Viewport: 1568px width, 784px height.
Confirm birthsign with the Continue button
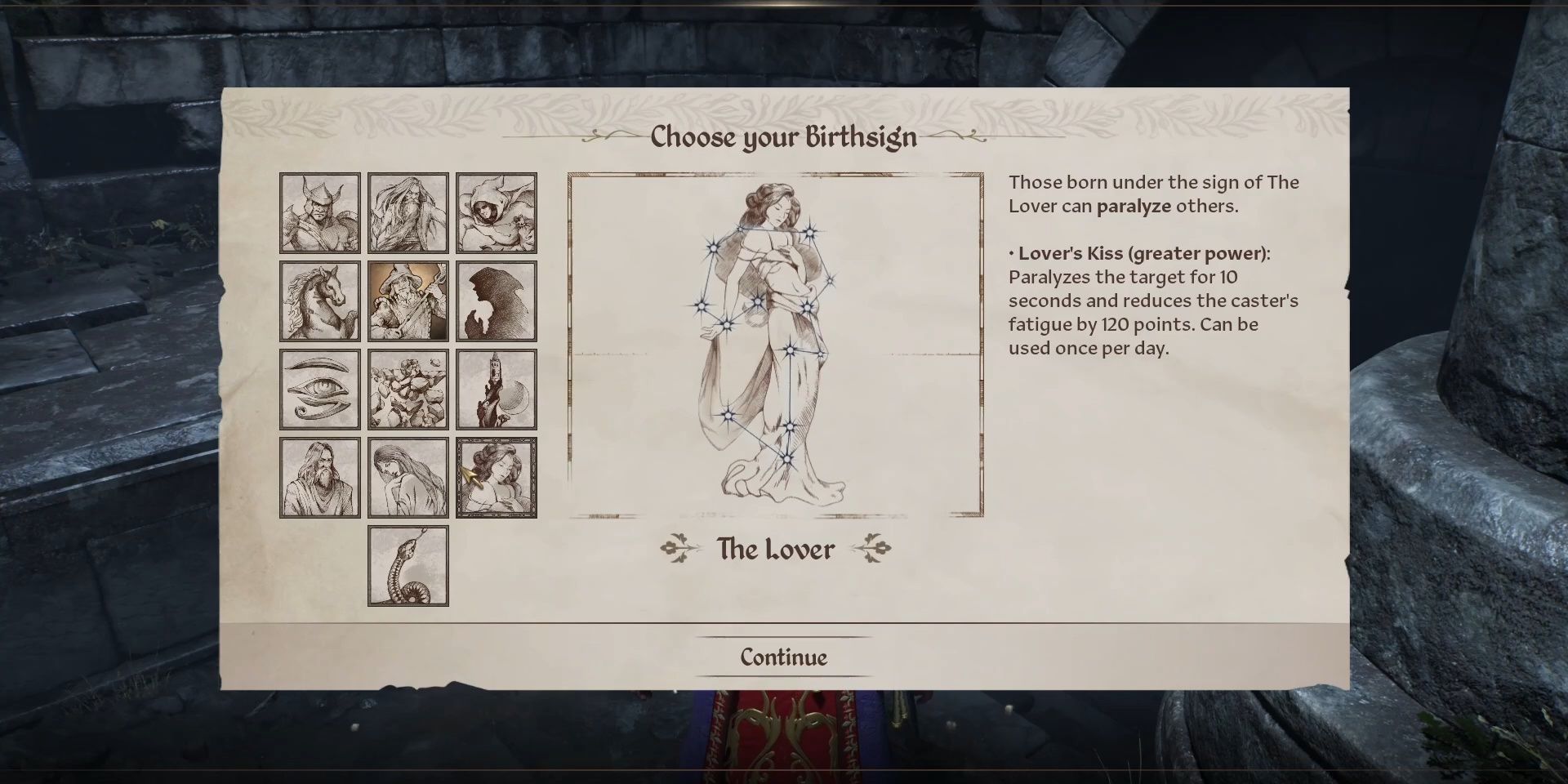point(783,657)
